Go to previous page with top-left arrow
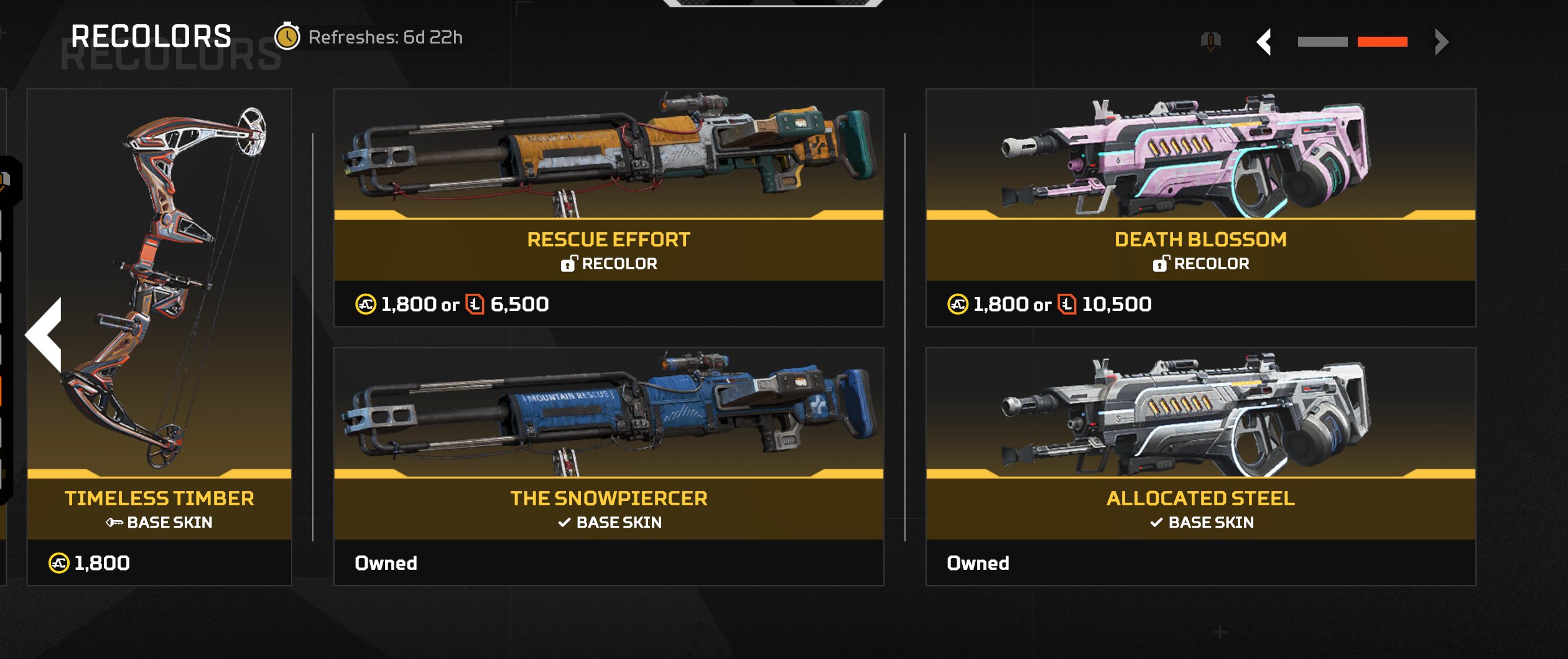Screen dimensions: 1568x659 click(1264, 42)
